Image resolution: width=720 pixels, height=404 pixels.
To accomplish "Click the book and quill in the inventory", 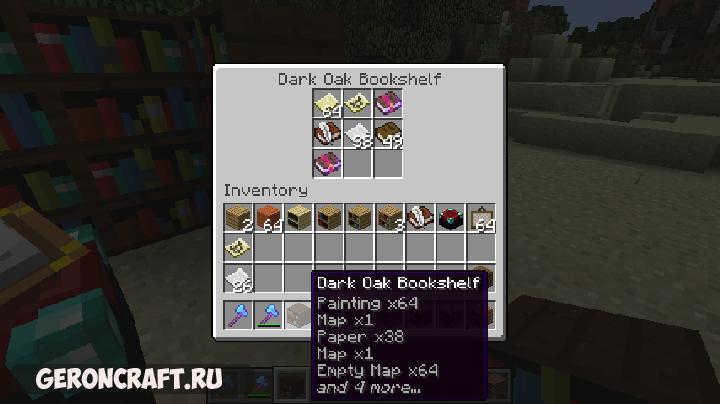I will click(418, 217).
